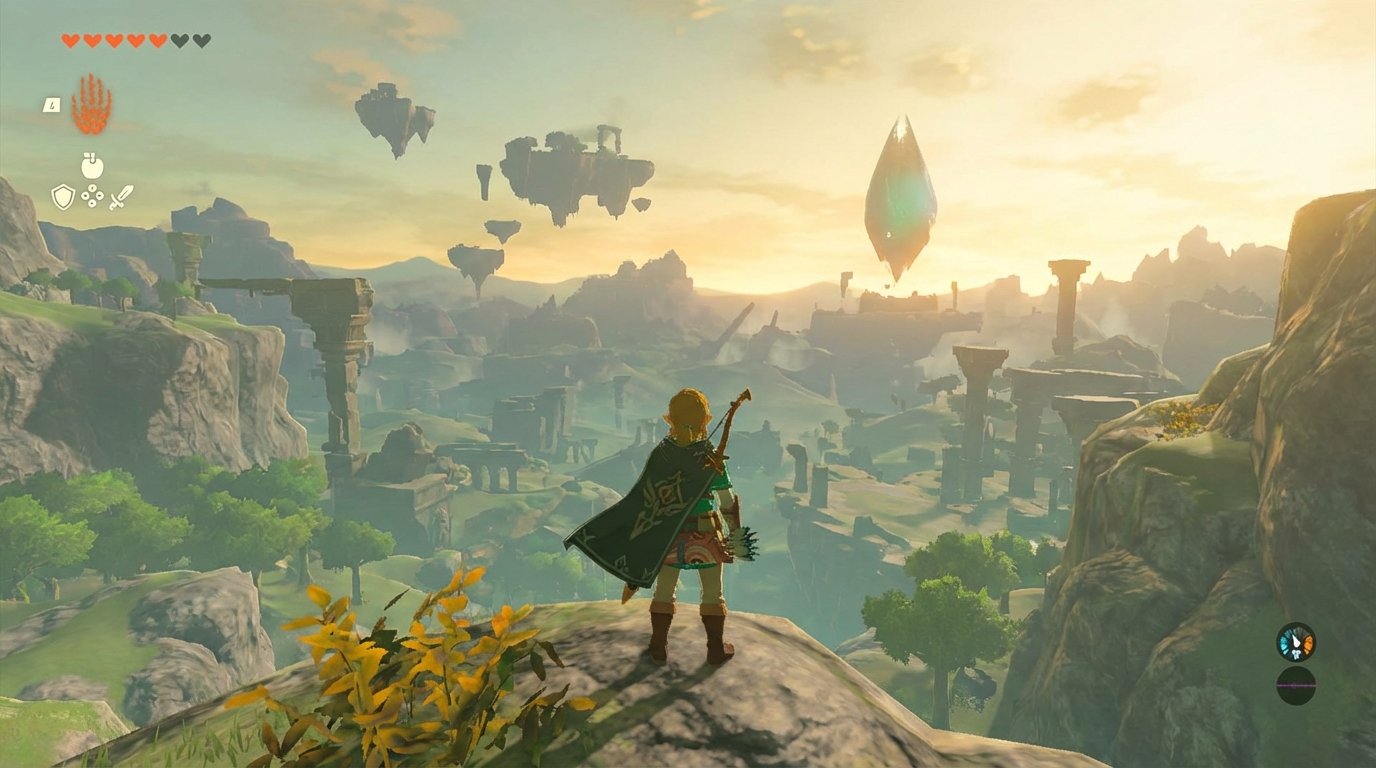Image resolution: width=1376 pixels, height=768 pixels.
Task: Click the noise meter circle
Action: [1296, 684]
